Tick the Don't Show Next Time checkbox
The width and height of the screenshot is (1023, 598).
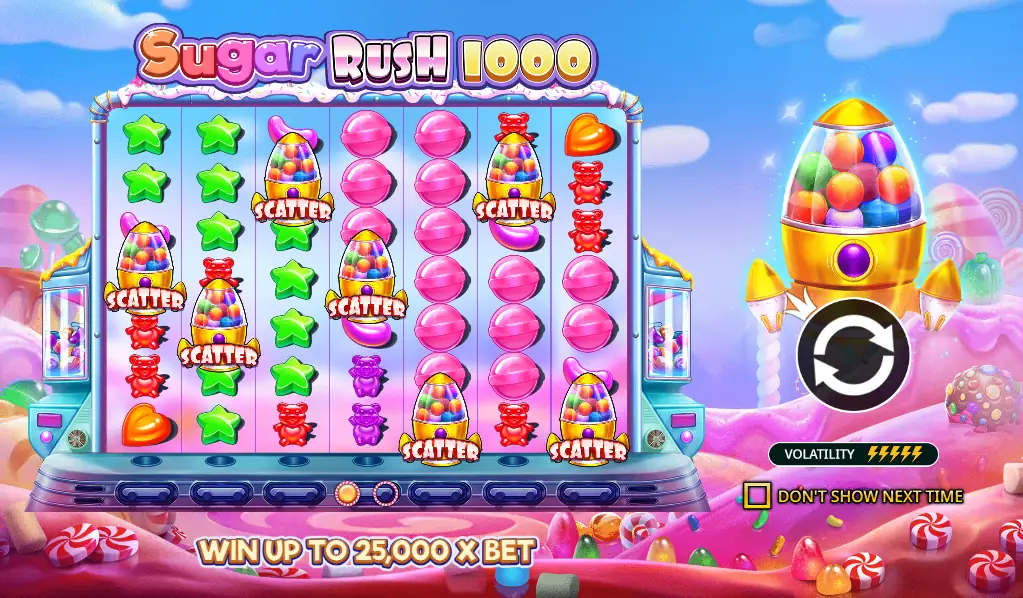click(x=757, y=495)
